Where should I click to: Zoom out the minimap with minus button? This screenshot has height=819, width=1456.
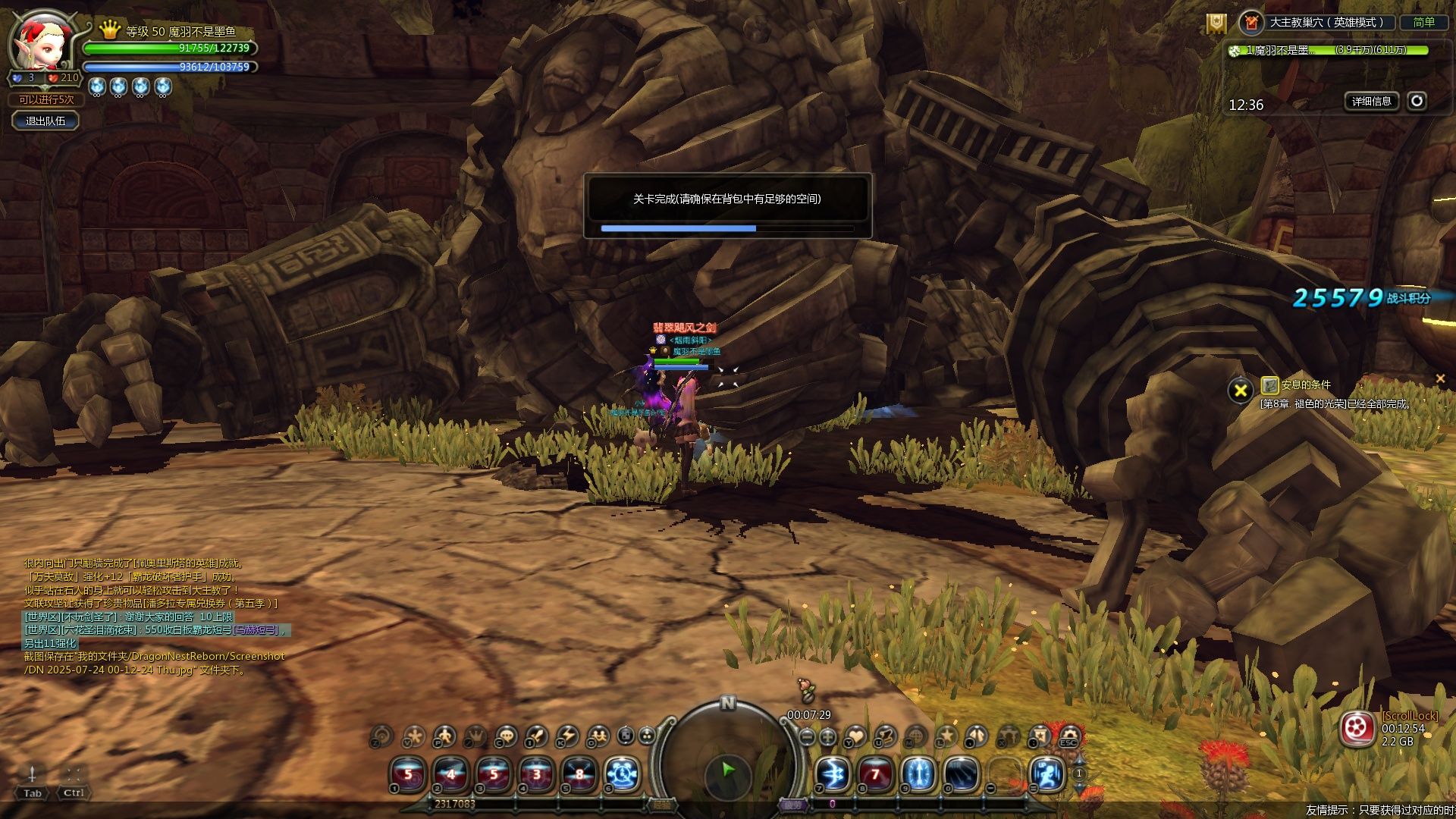point(808,736)
